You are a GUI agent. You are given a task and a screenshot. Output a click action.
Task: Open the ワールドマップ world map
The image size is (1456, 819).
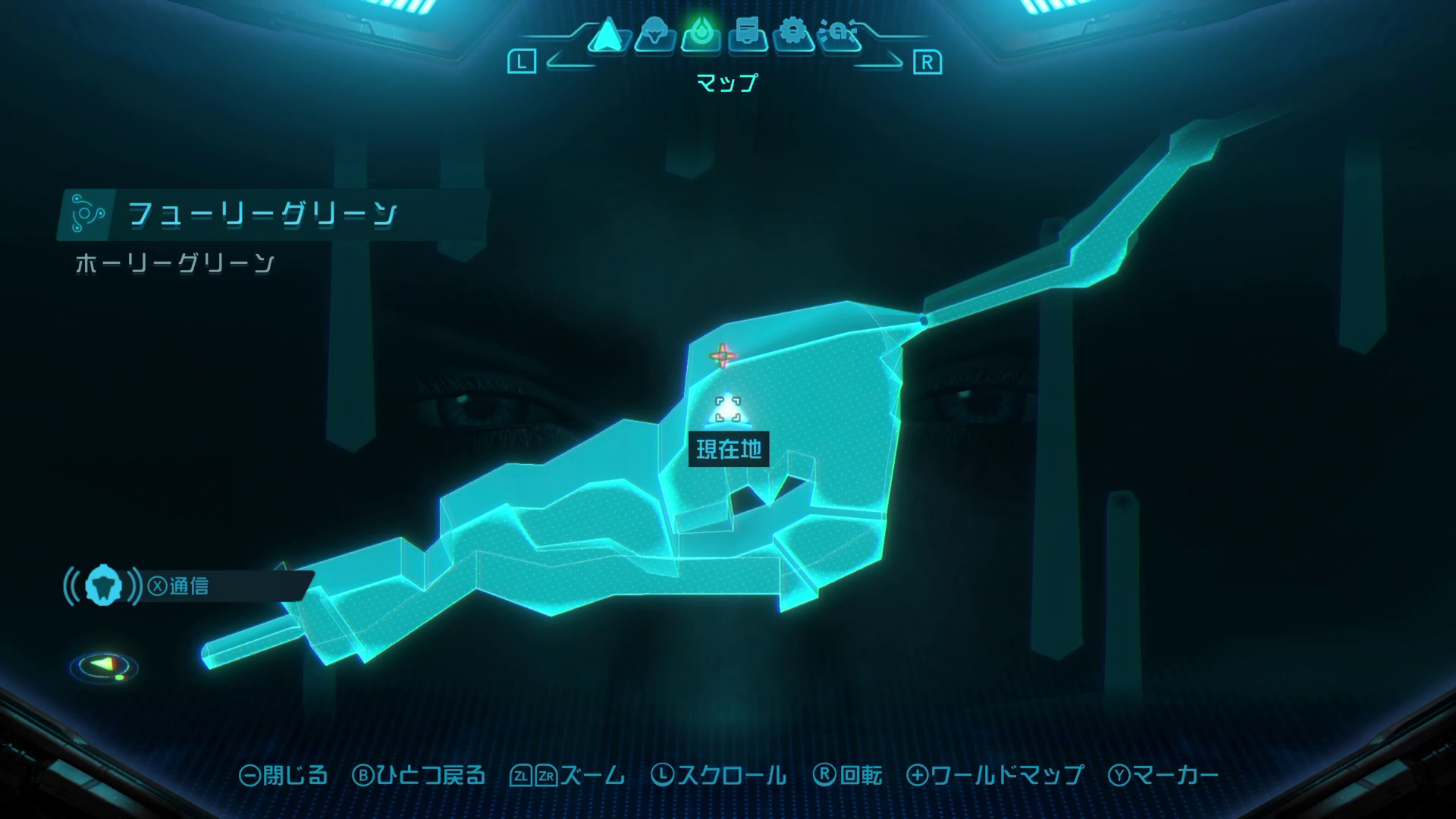[996, 775]
